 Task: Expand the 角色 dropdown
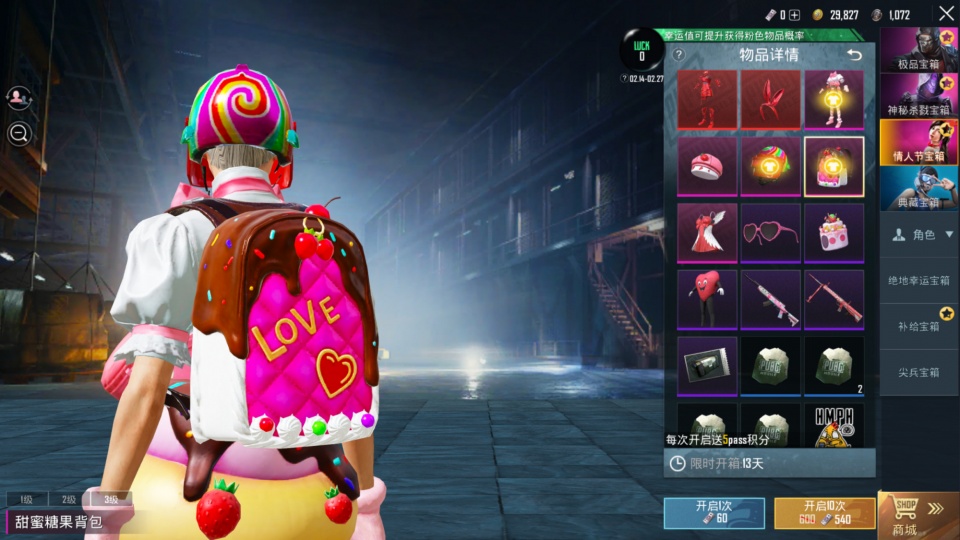tap(918, 235)
